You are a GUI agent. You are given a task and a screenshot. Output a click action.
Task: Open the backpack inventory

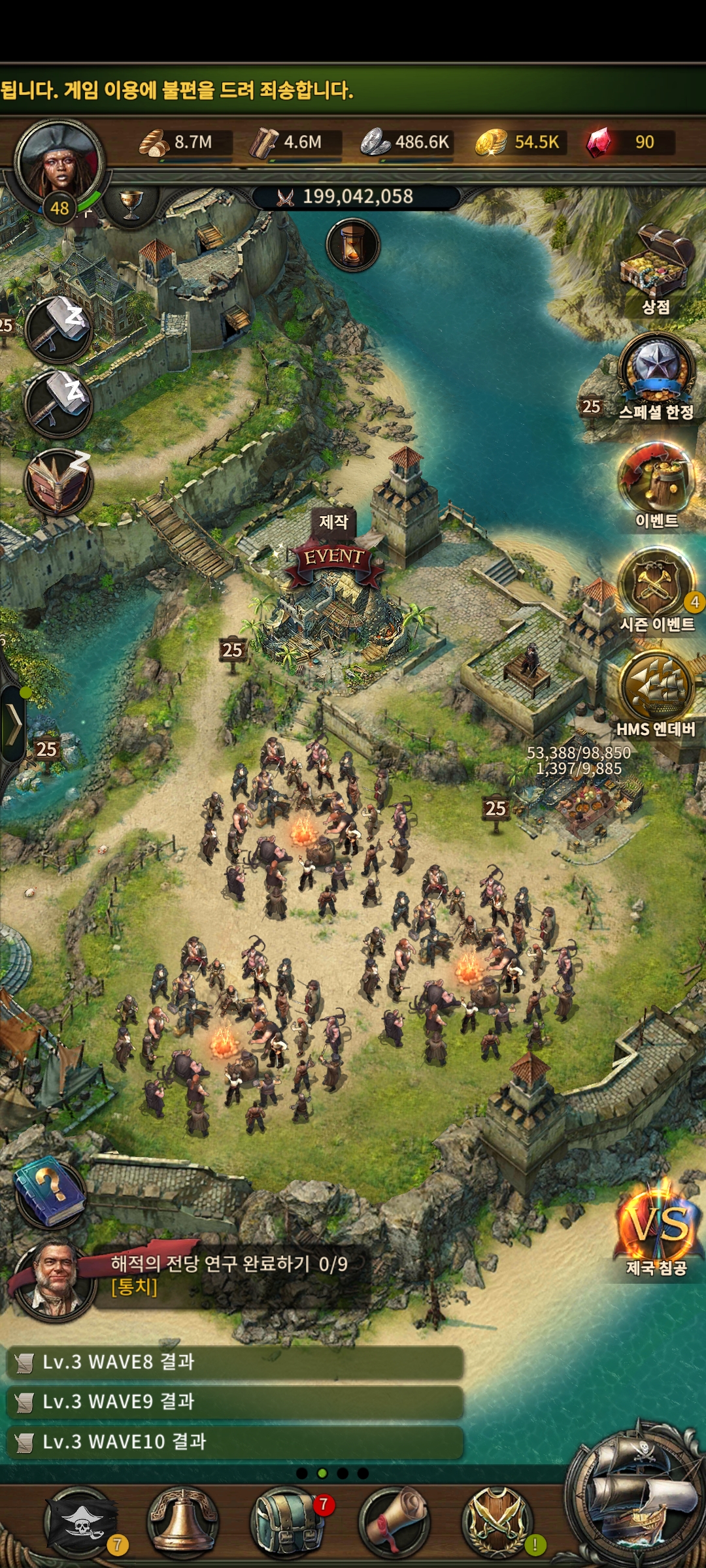(x=286, y=1522)
